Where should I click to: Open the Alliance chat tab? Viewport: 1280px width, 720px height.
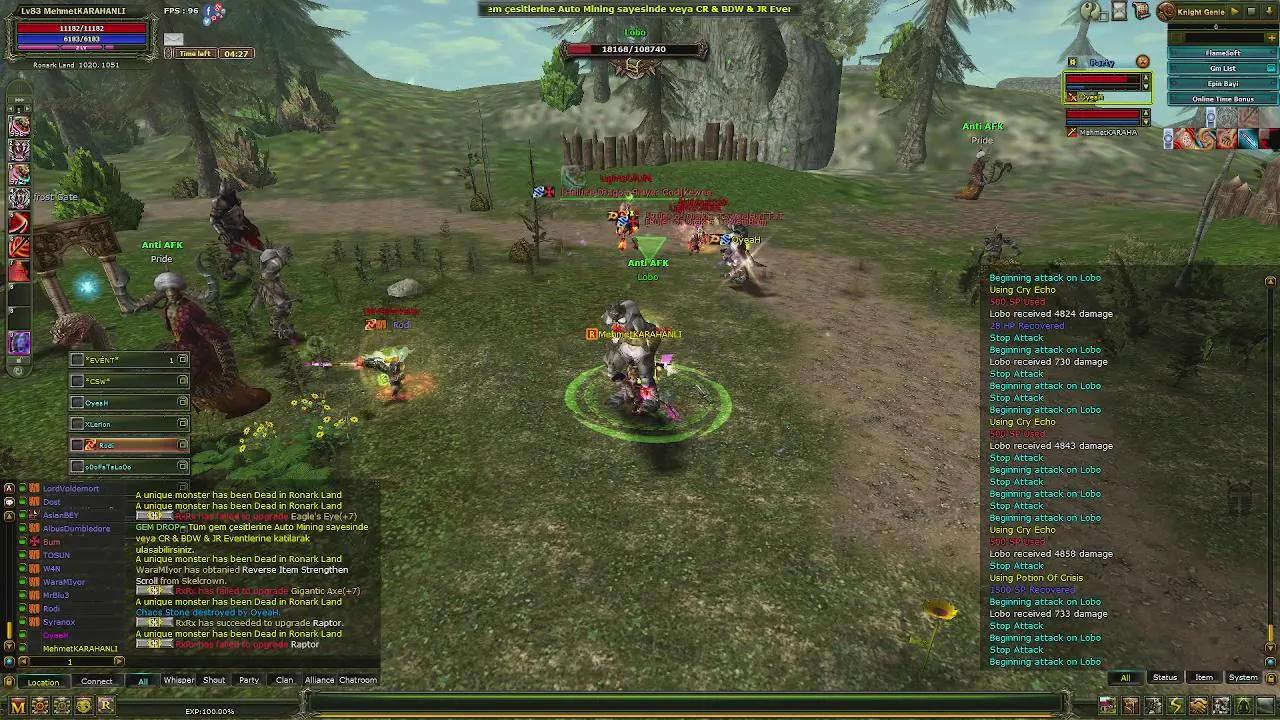tap(319, 680)
